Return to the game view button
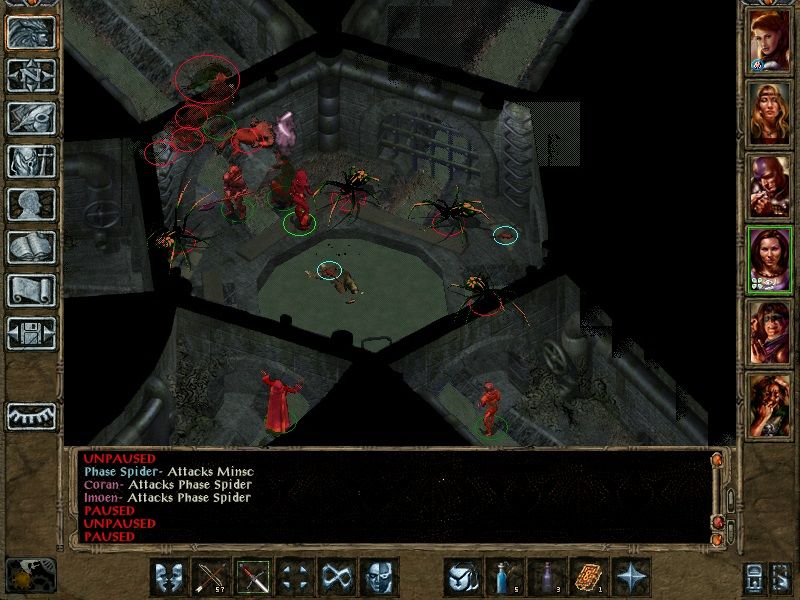 (29, 30)
